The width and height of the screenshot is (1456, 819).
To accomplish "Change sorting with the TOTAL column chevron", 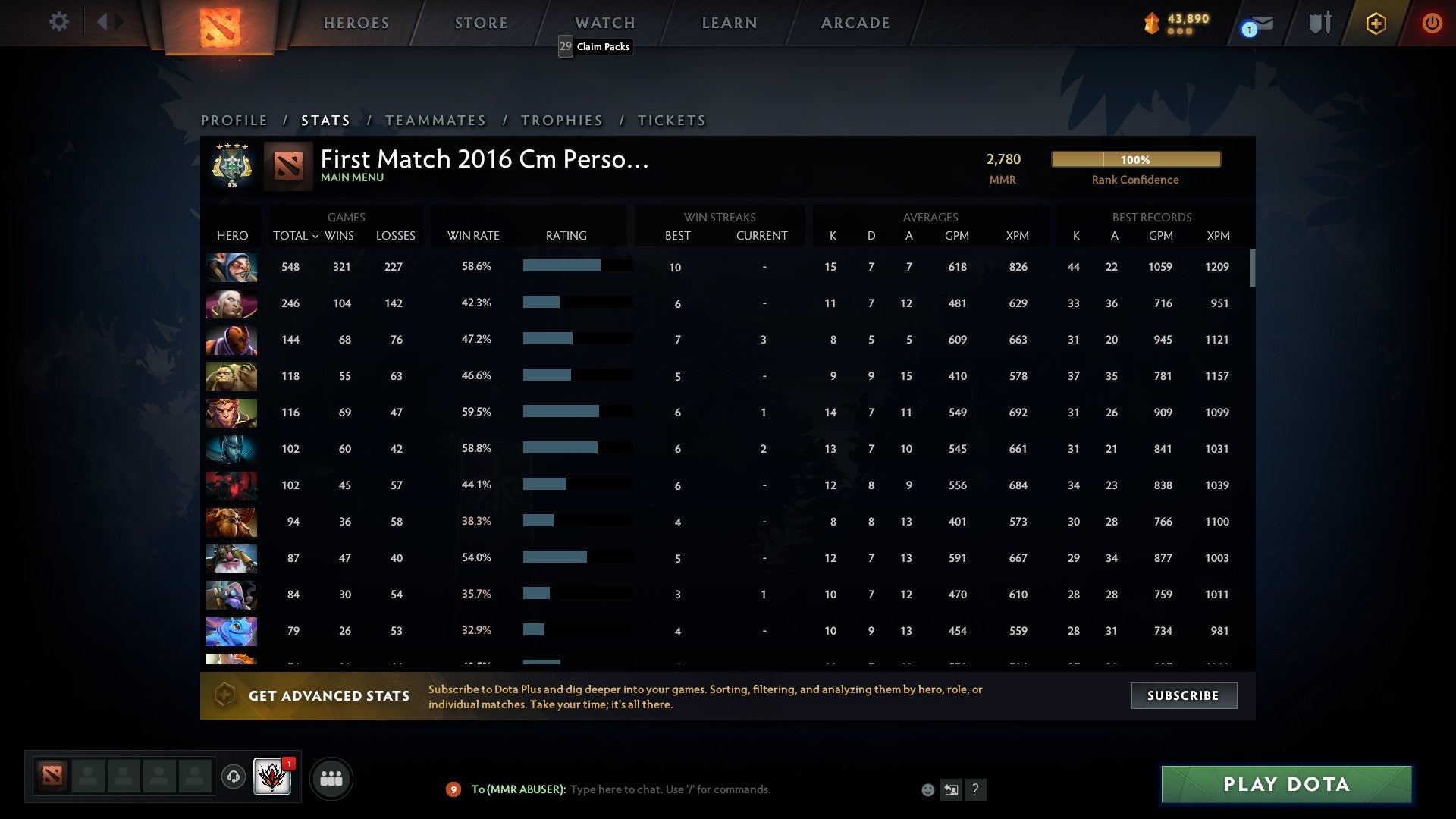I will click(316, 236).
